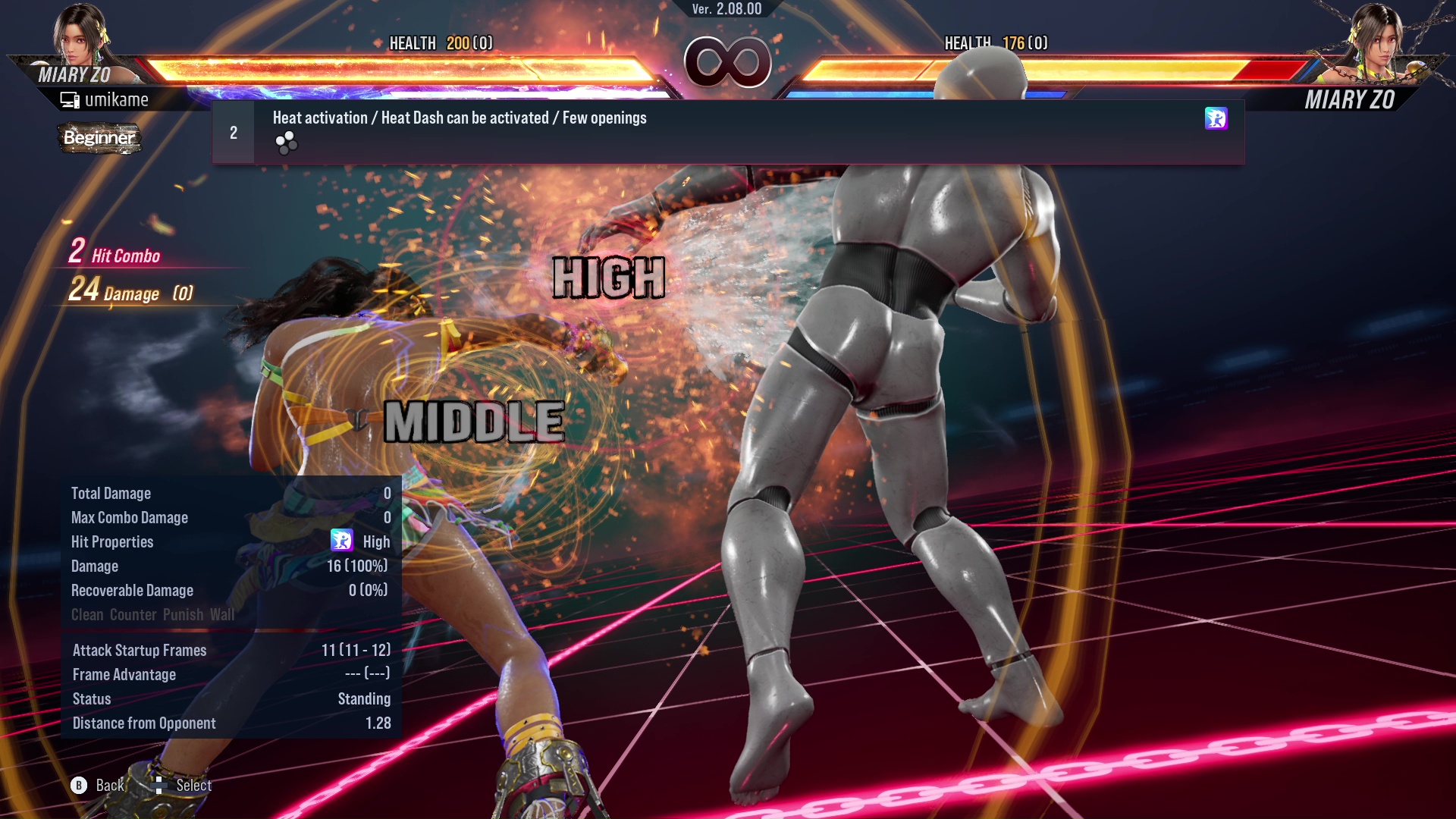
Task: Click the Beginner difficulty badge
Action: tap(99, 138)
